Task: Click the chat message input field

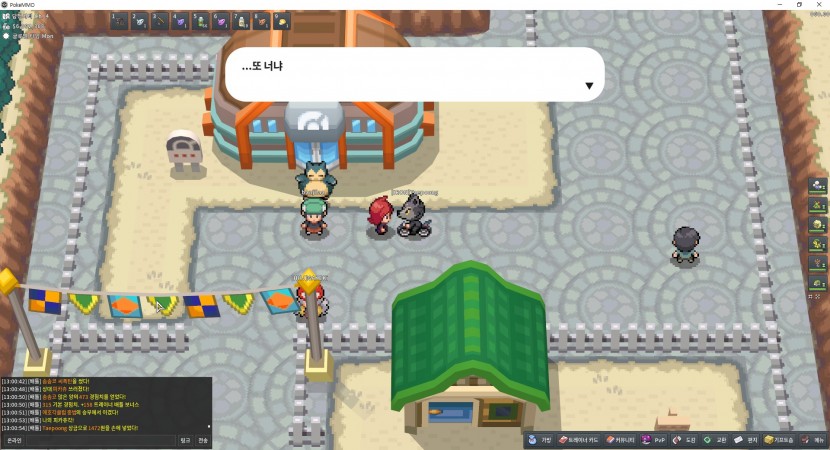Action: (100, 440)
